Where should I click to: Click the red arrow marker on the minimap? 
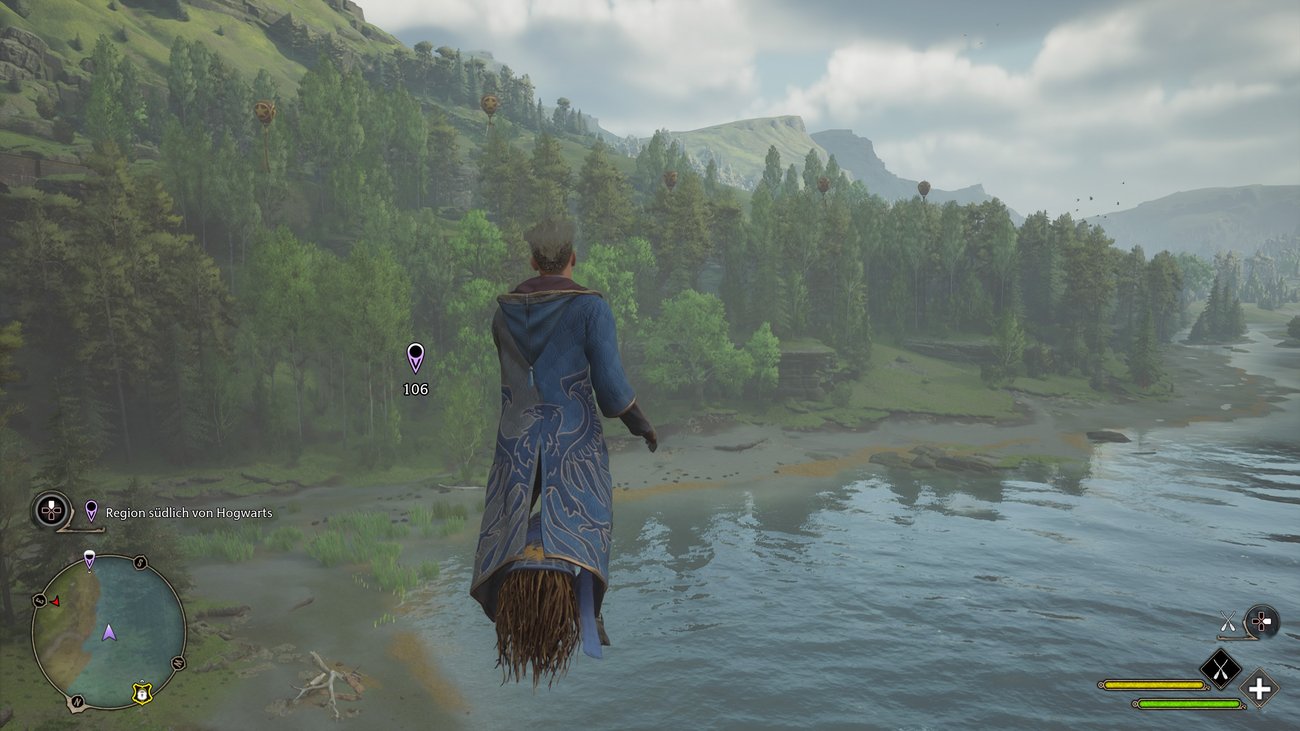pyautogui.click(x=55, y=602)
